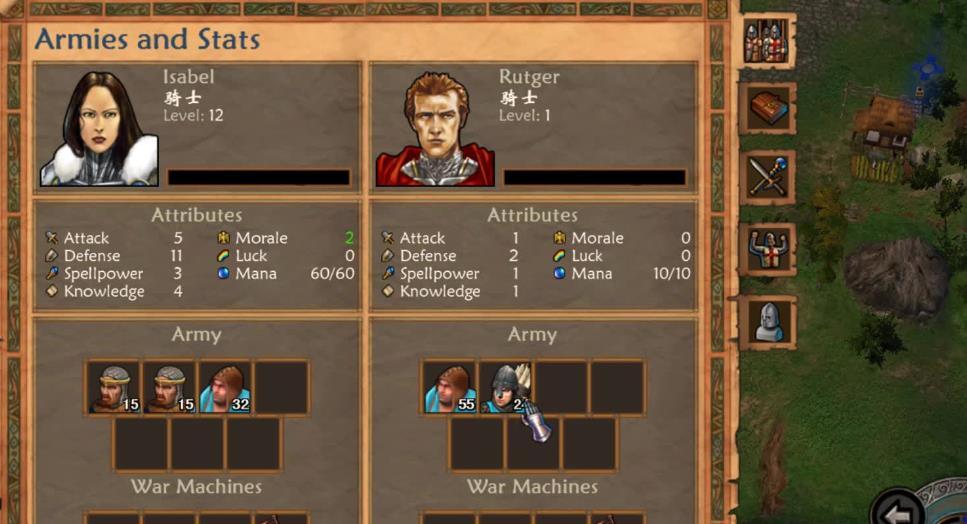Viewport: 967px width, 524px height.
Task: Select Isabel's hero portrait
Action: (99, 128)
